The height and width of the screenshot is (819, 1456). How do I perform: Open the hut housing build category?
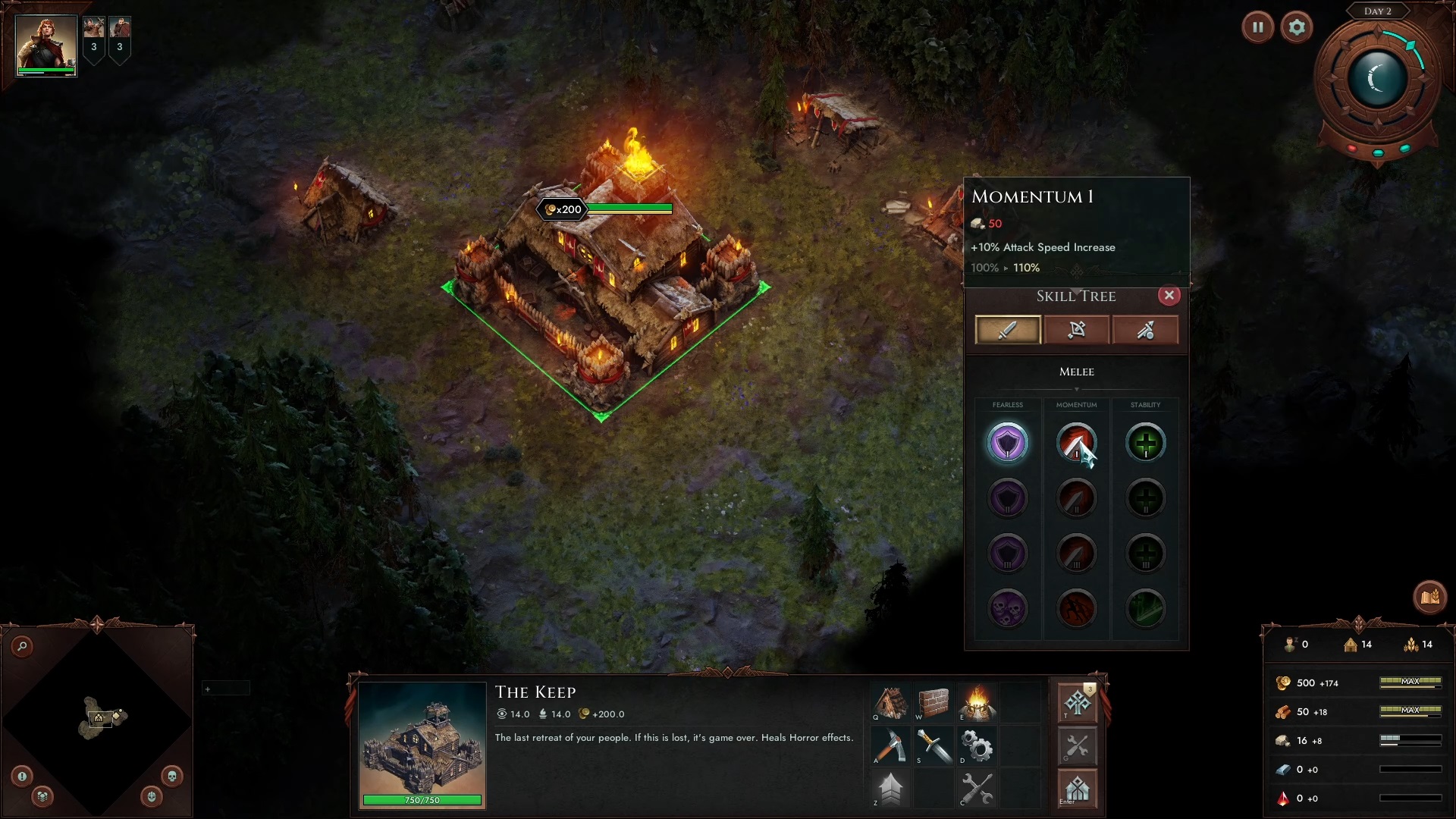(890, 703)
